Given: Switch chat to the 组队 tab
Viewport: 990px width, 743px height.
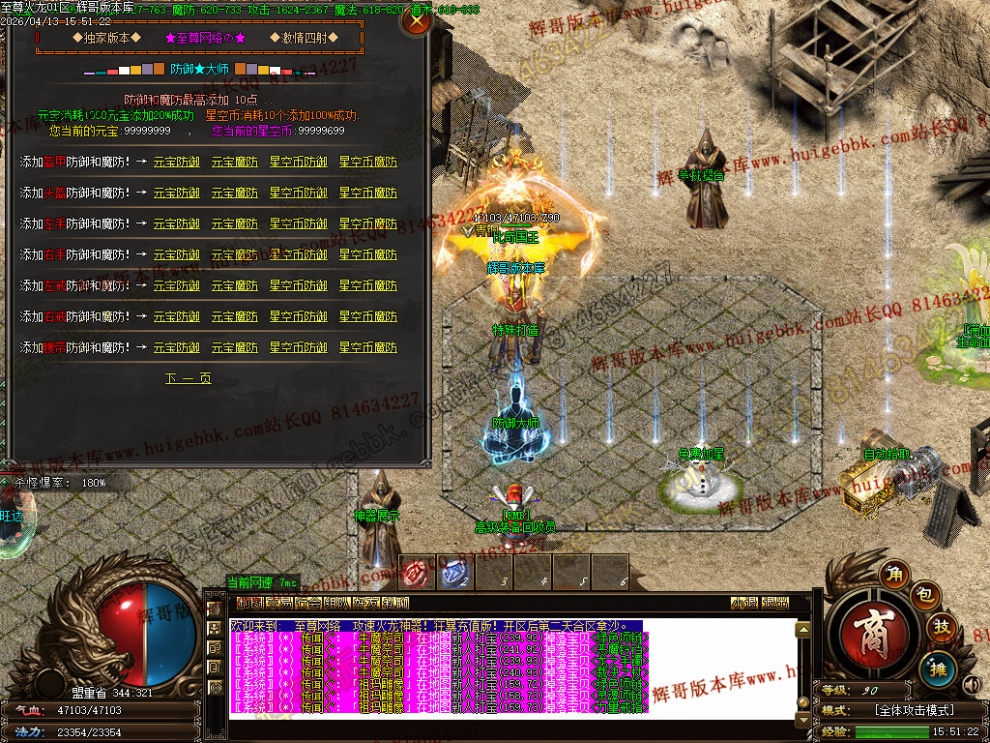Looking at the screenshot, I should click(338, 603).
